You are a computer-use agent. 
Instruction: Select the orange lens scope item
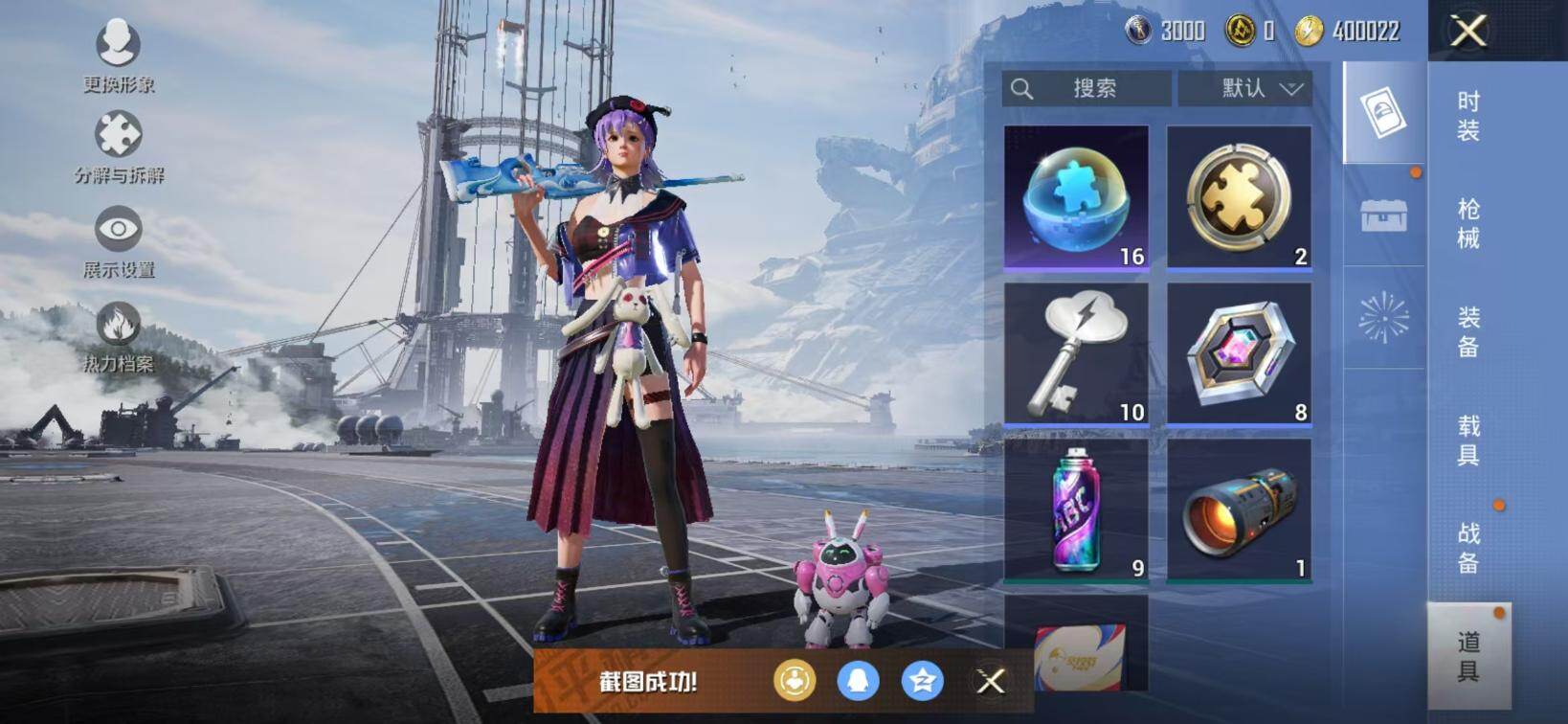click(1239, 510)
